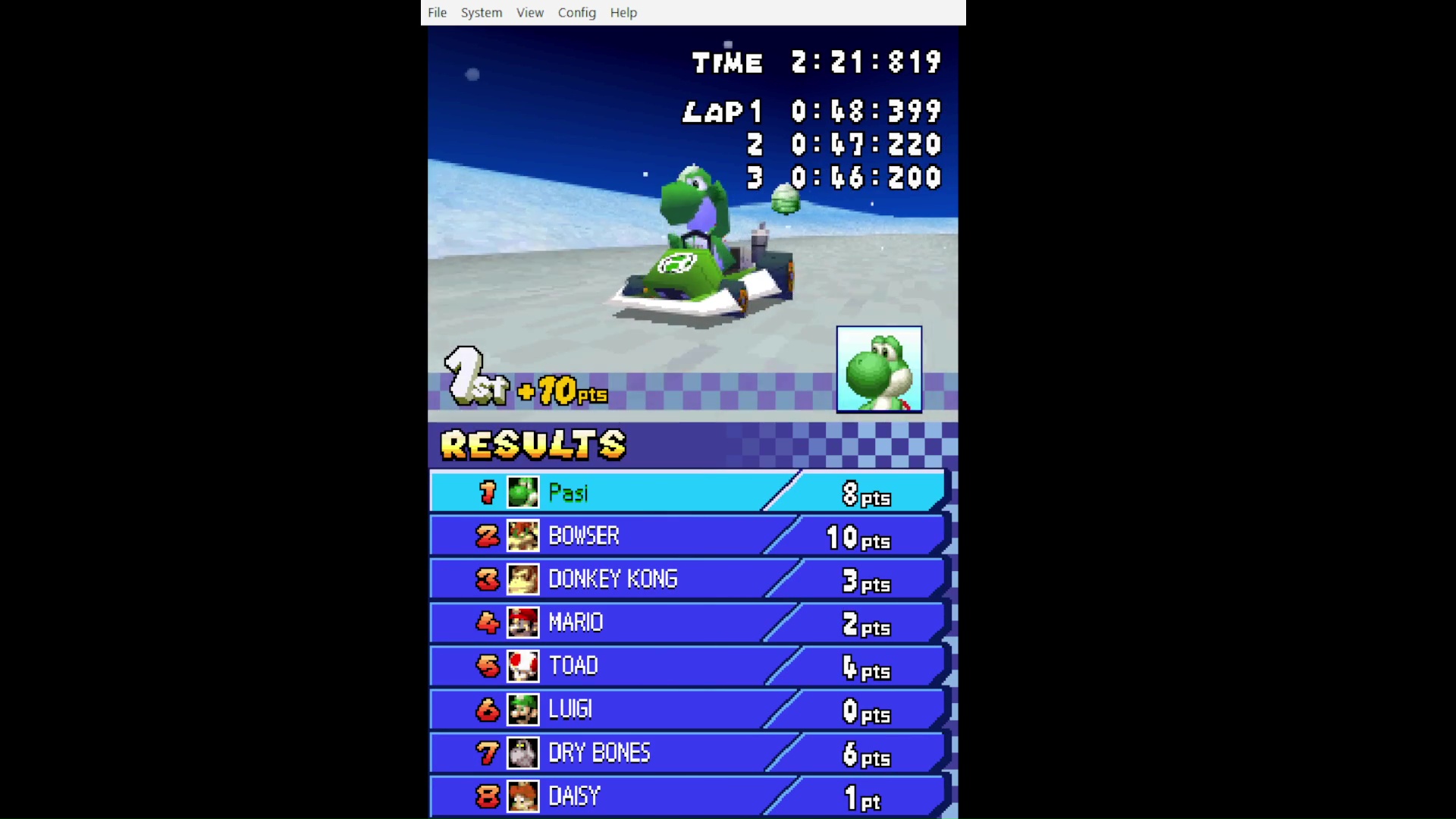1456x819 pixels.
Task: Select the Dry Bones result row
Action: 687,752
